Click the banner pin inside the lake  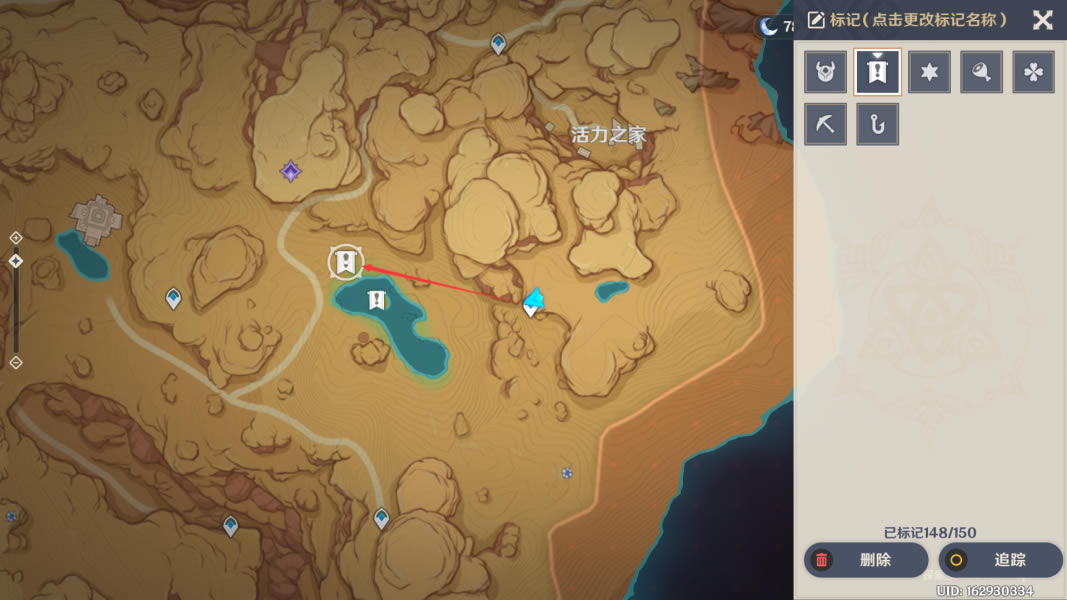[x=376, y=299]
